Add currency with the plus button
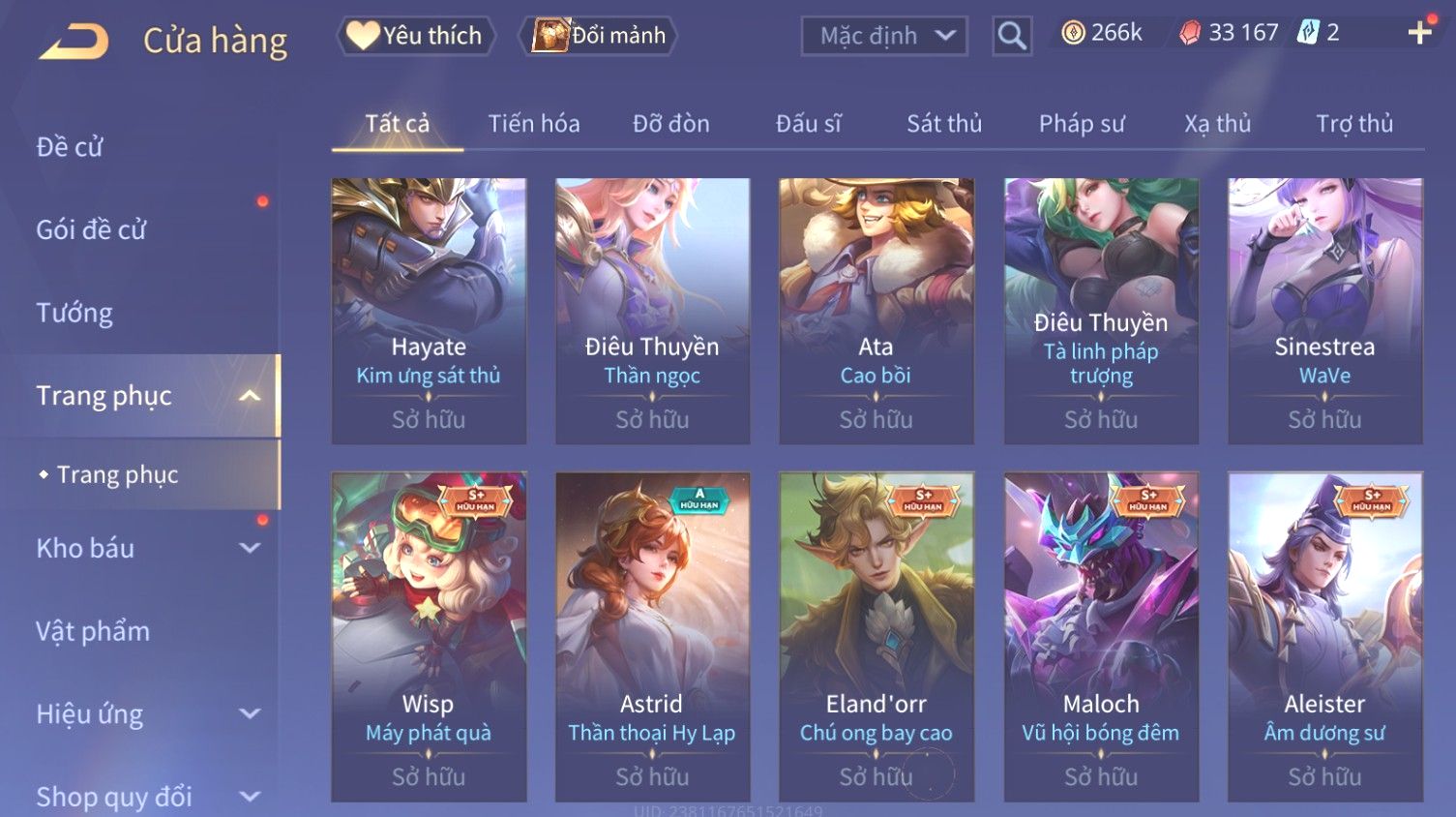Screen dimensions: 1456x817 [x=1419, y=33]
